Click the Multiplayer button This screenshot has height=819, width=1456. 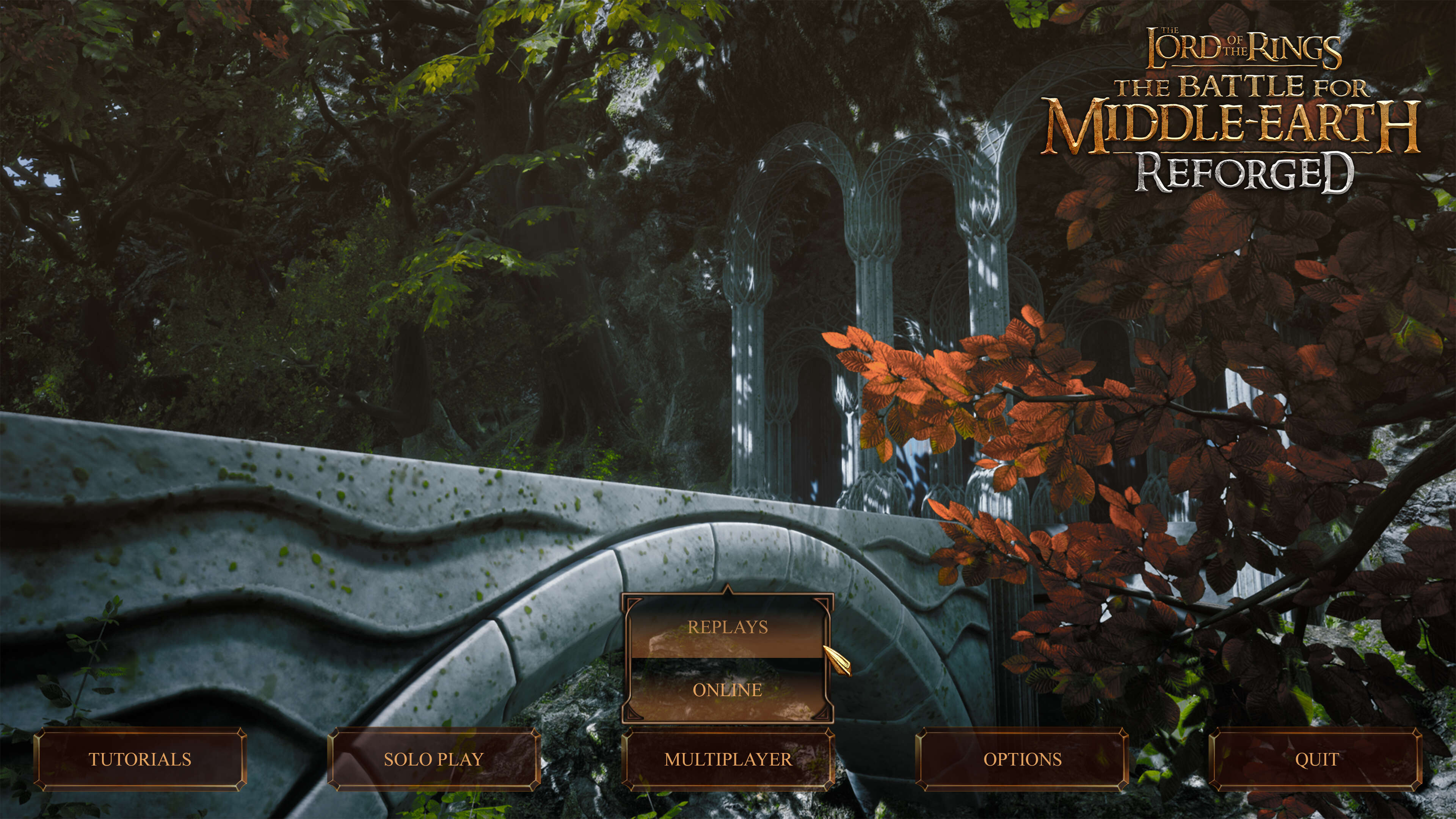pos(728,759)
